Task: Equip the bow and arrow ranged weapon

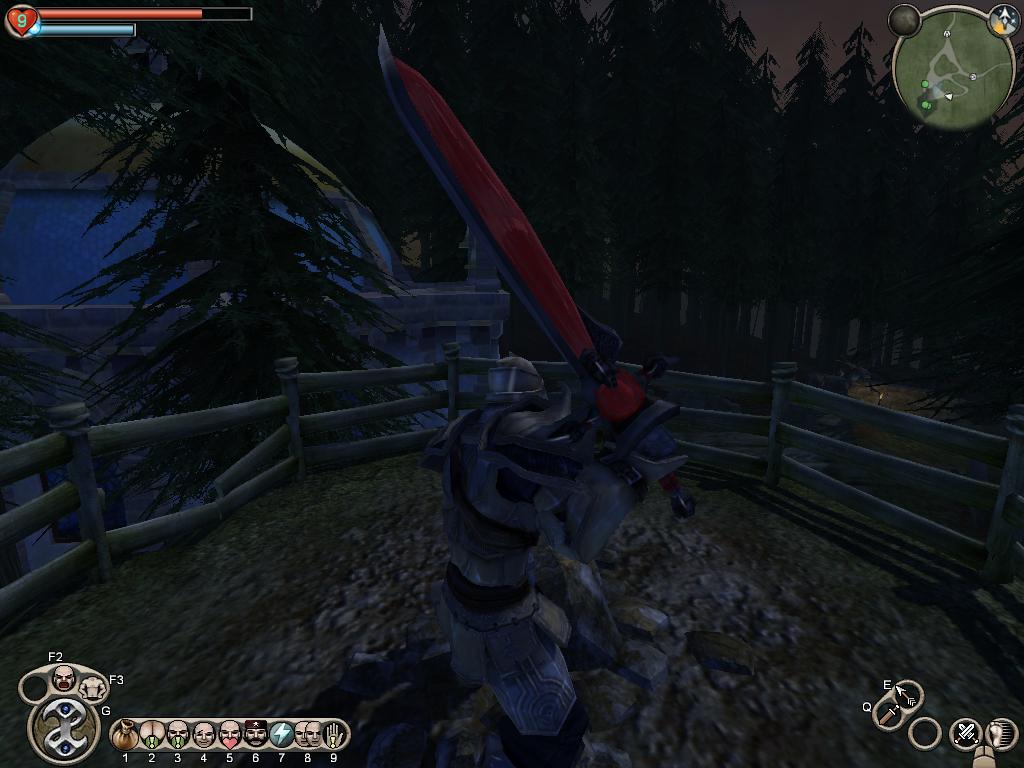Action: click(908, 692)
